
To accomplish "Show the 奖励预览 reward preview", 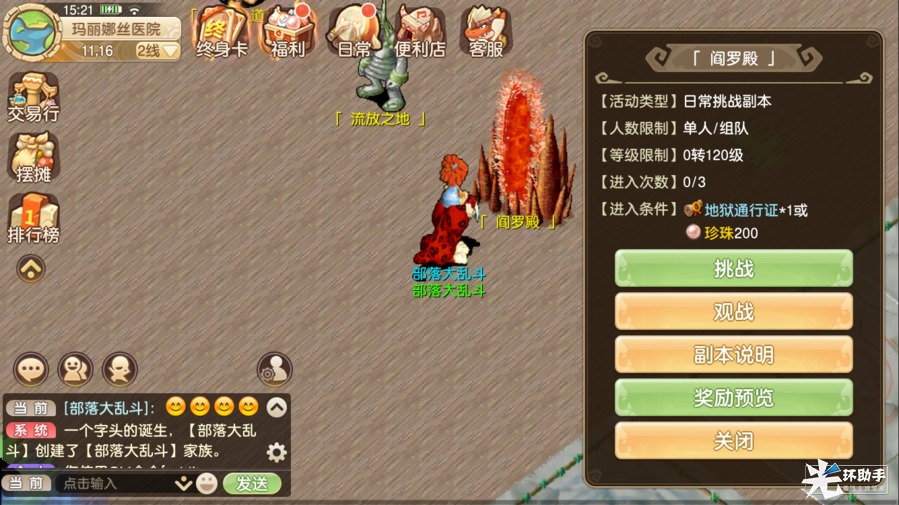I will tap(733, 398).
